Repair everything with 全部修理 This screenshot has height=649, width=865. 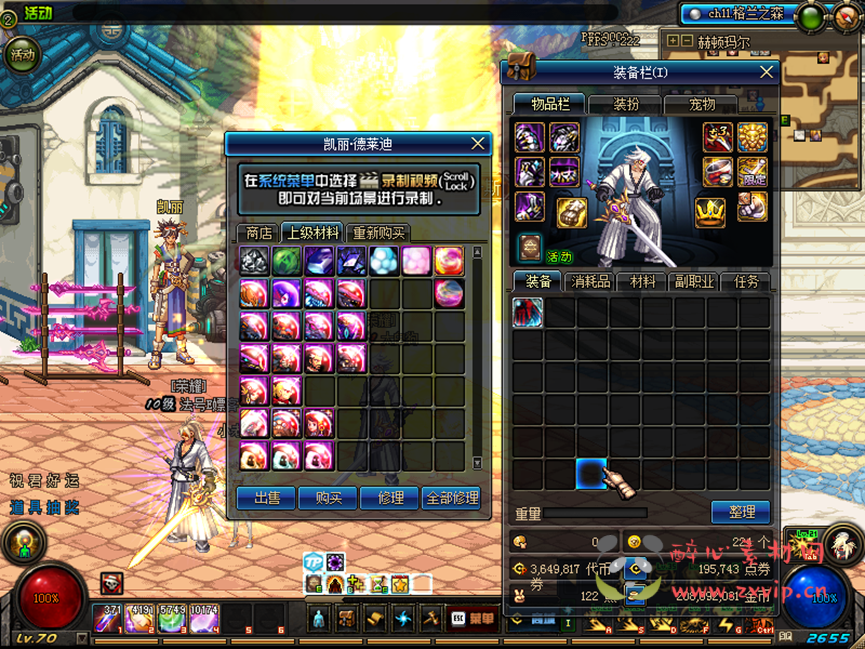452,497
